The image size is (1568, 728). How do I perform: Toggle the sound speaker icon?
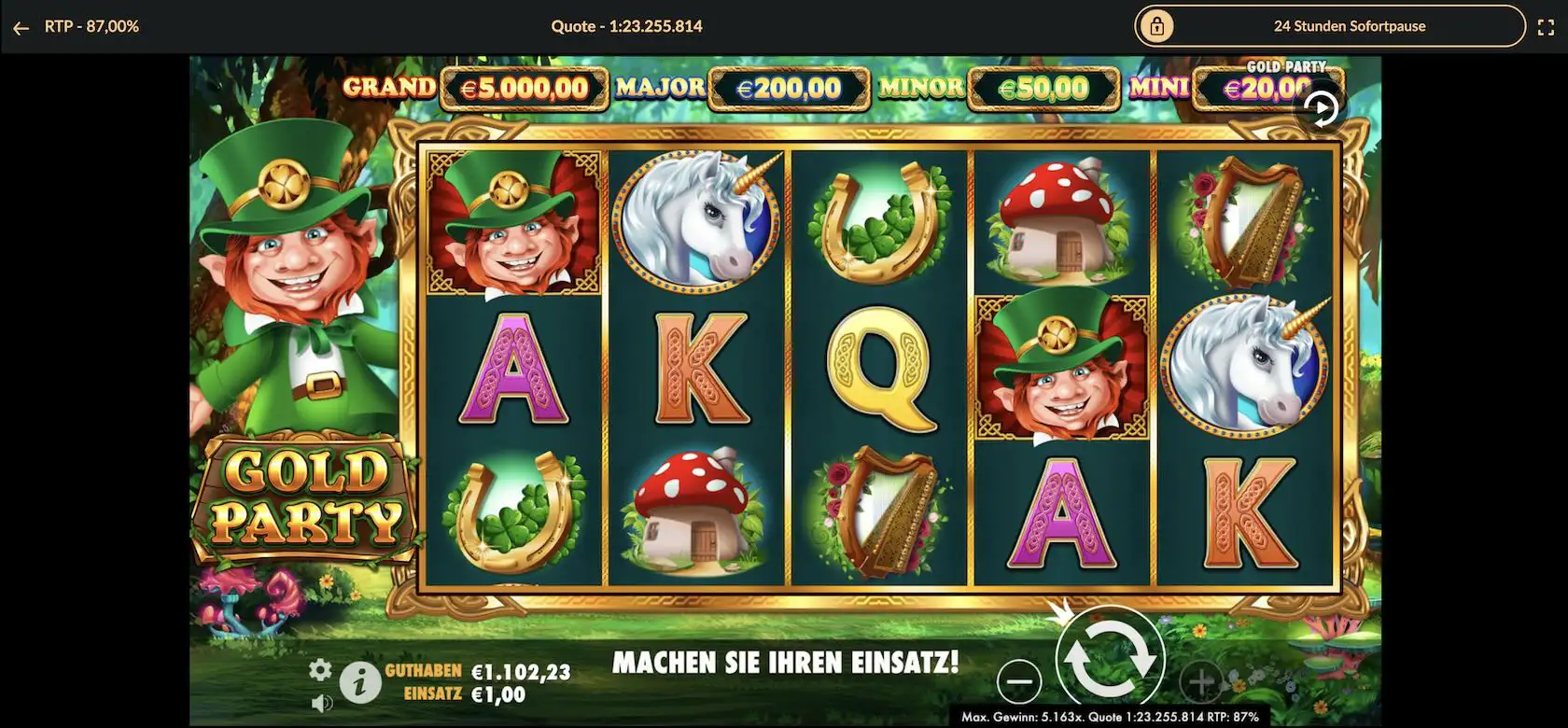(x=320, y=703)
